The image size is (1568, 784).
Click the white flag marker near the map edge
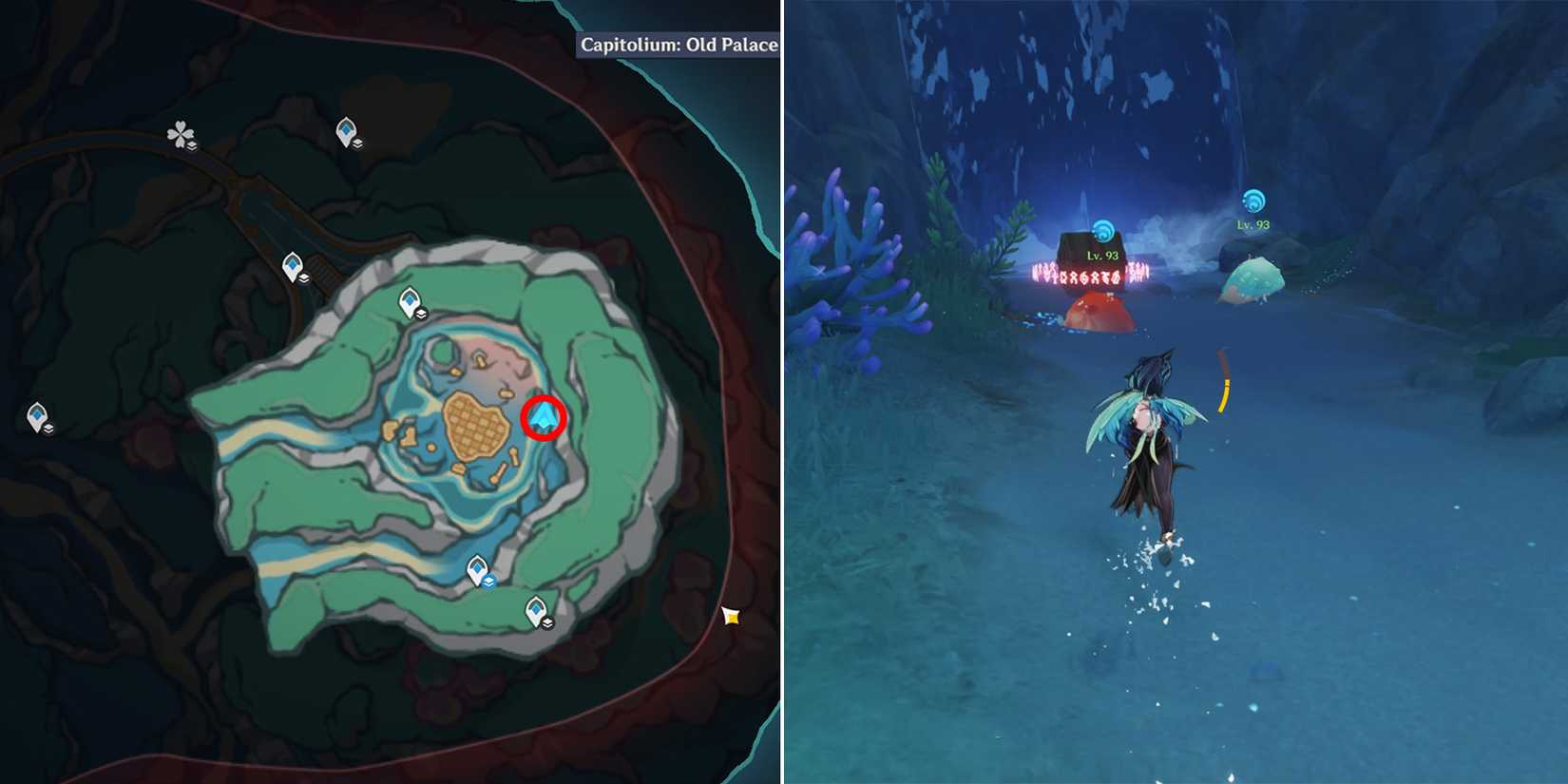[732, 615]
